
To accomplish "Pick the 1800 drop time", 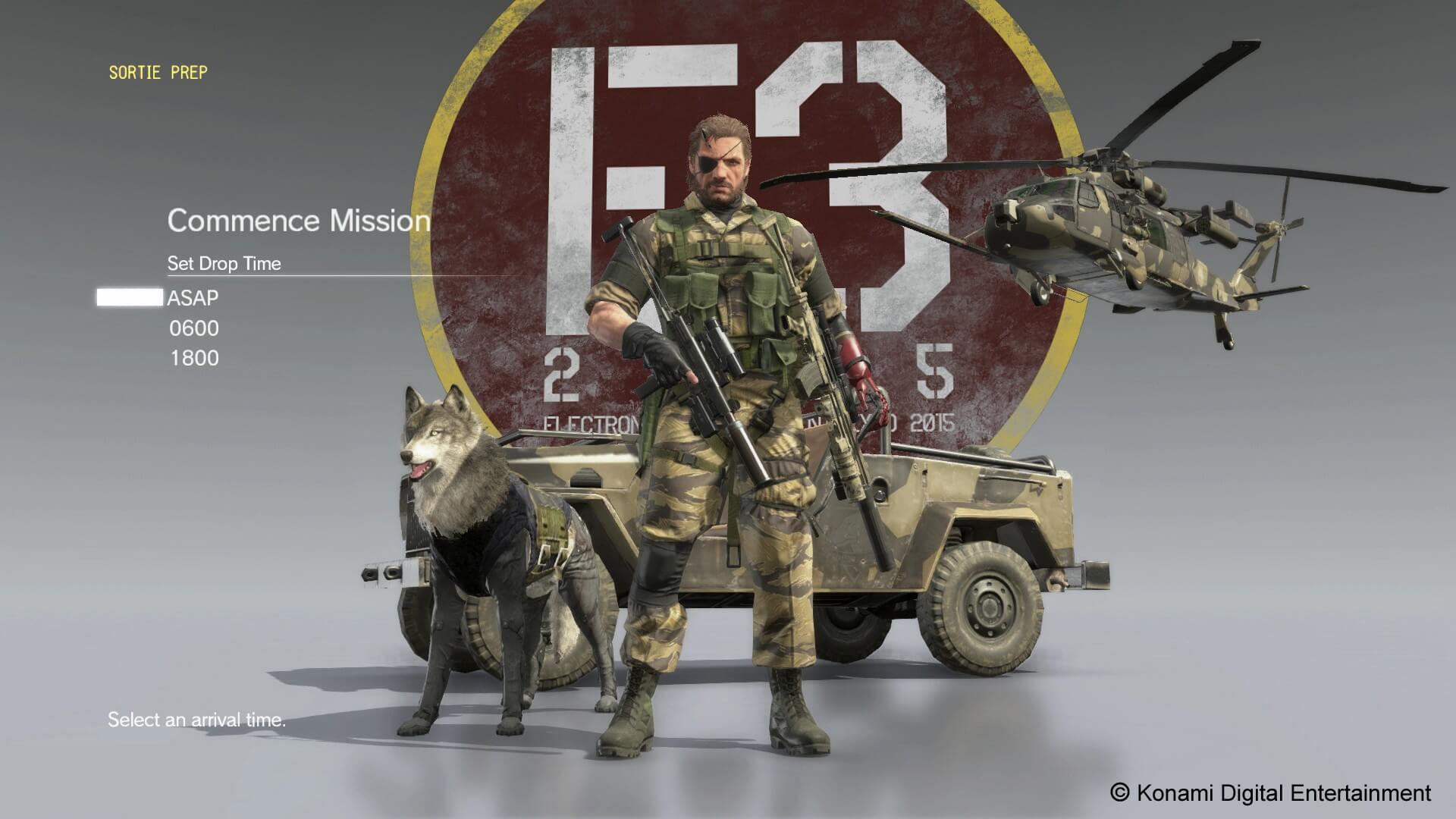I will point(194,359).
